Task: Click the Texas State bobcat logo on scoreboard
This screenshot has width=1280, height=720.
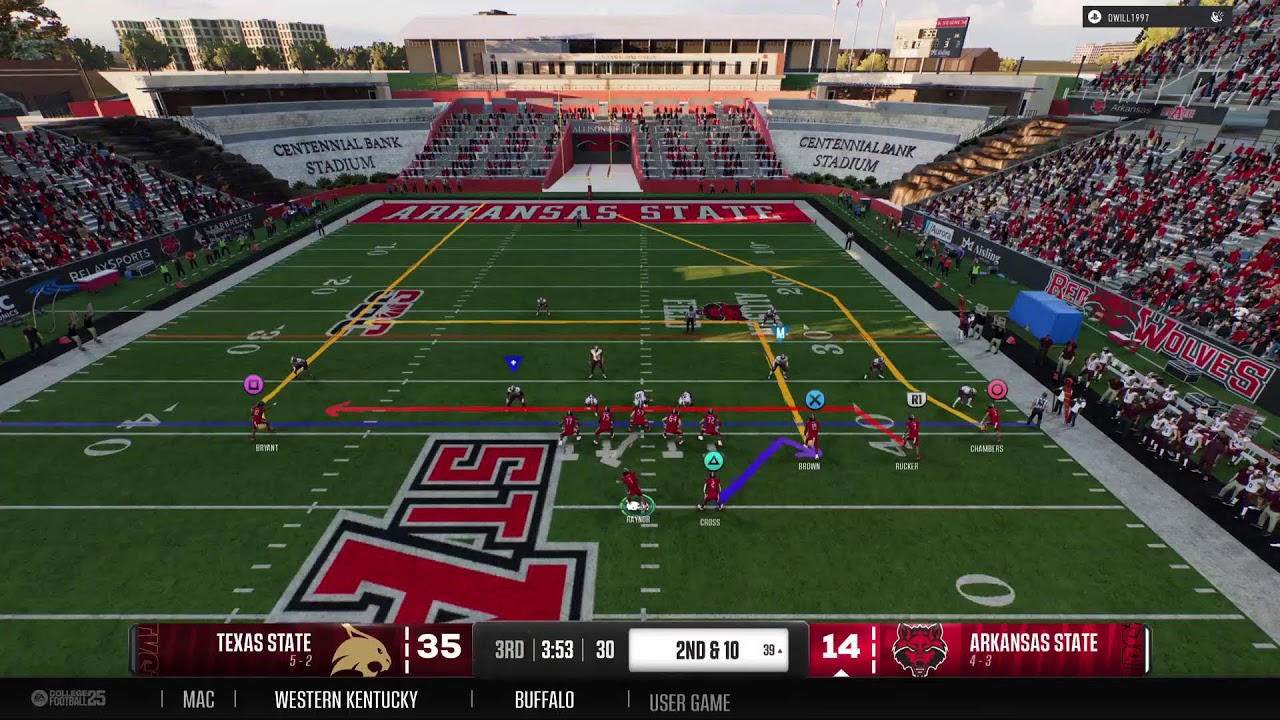Action: point(360,648)
